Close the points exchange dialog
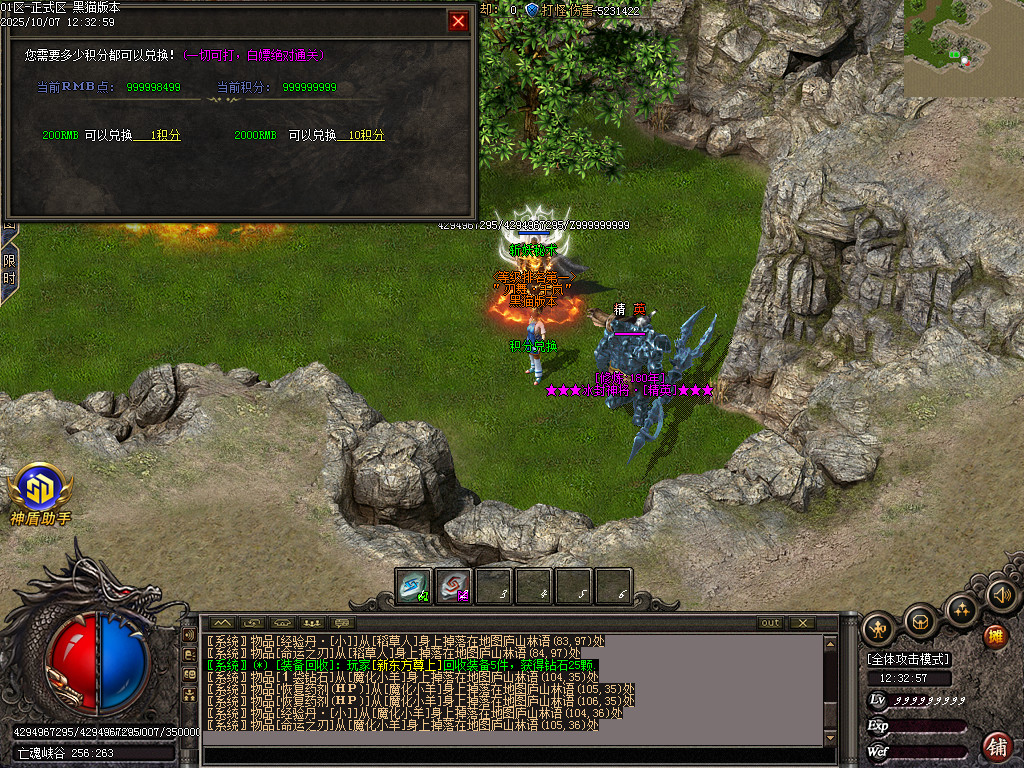 [x=458, y=21]
